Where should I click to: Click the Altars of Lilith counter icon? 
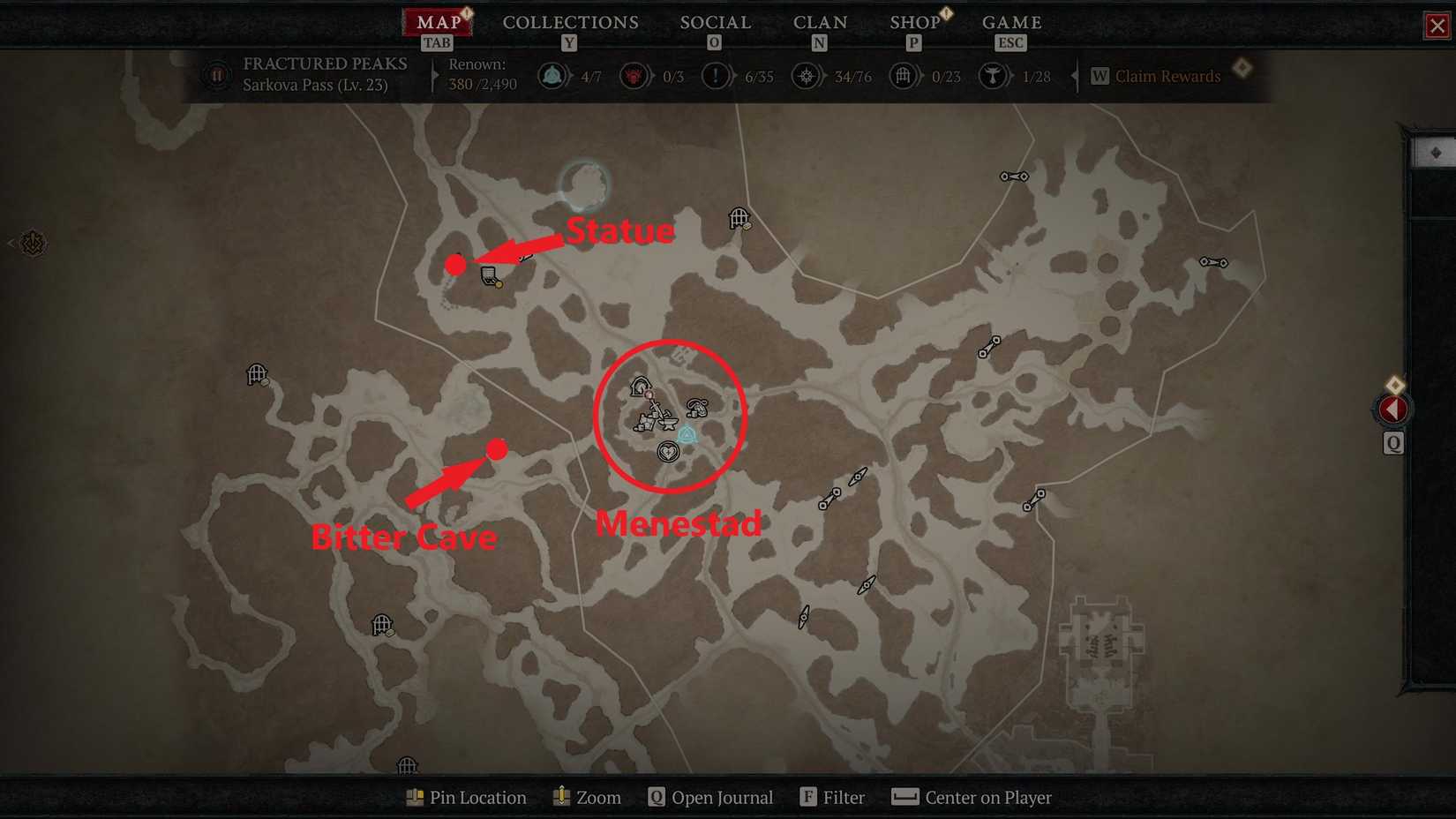[x=634, y=76]
